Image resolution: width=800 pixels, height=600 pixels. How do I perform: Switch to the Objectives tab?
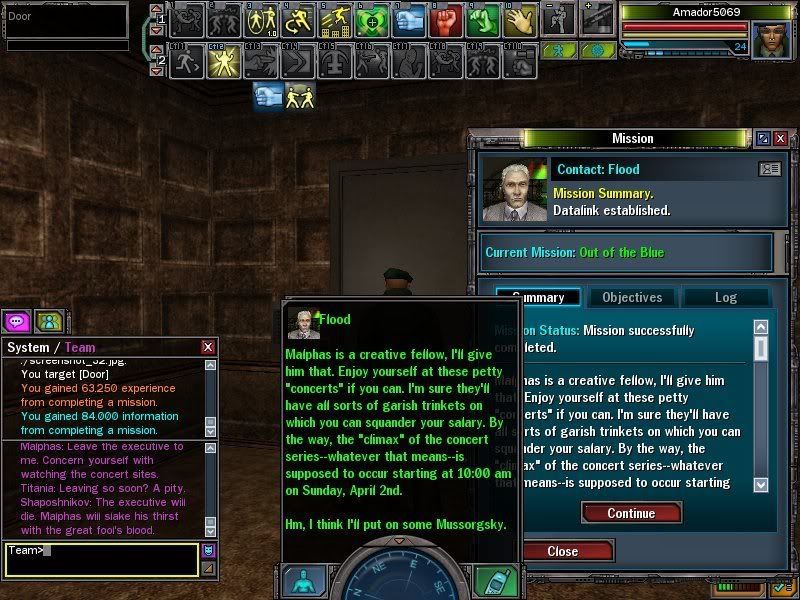pos(632,297)
